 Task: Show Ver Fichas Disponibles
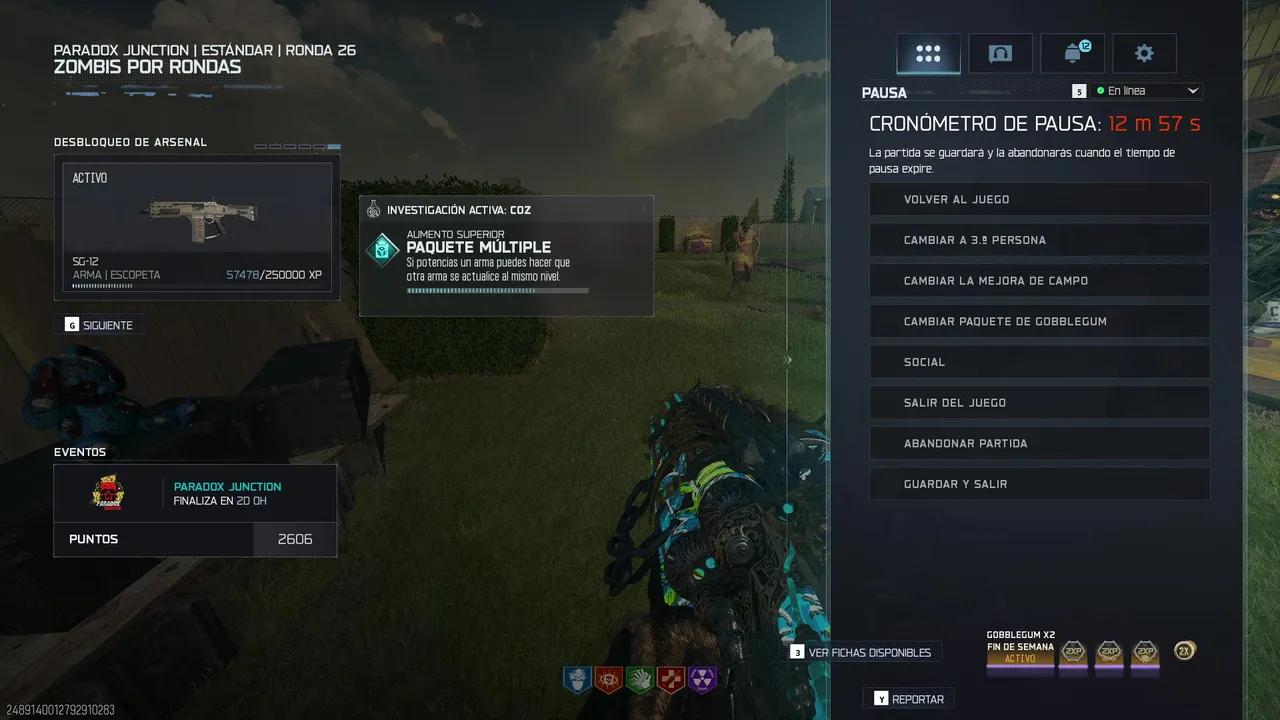pyautogui.click(x=867, y=652)
